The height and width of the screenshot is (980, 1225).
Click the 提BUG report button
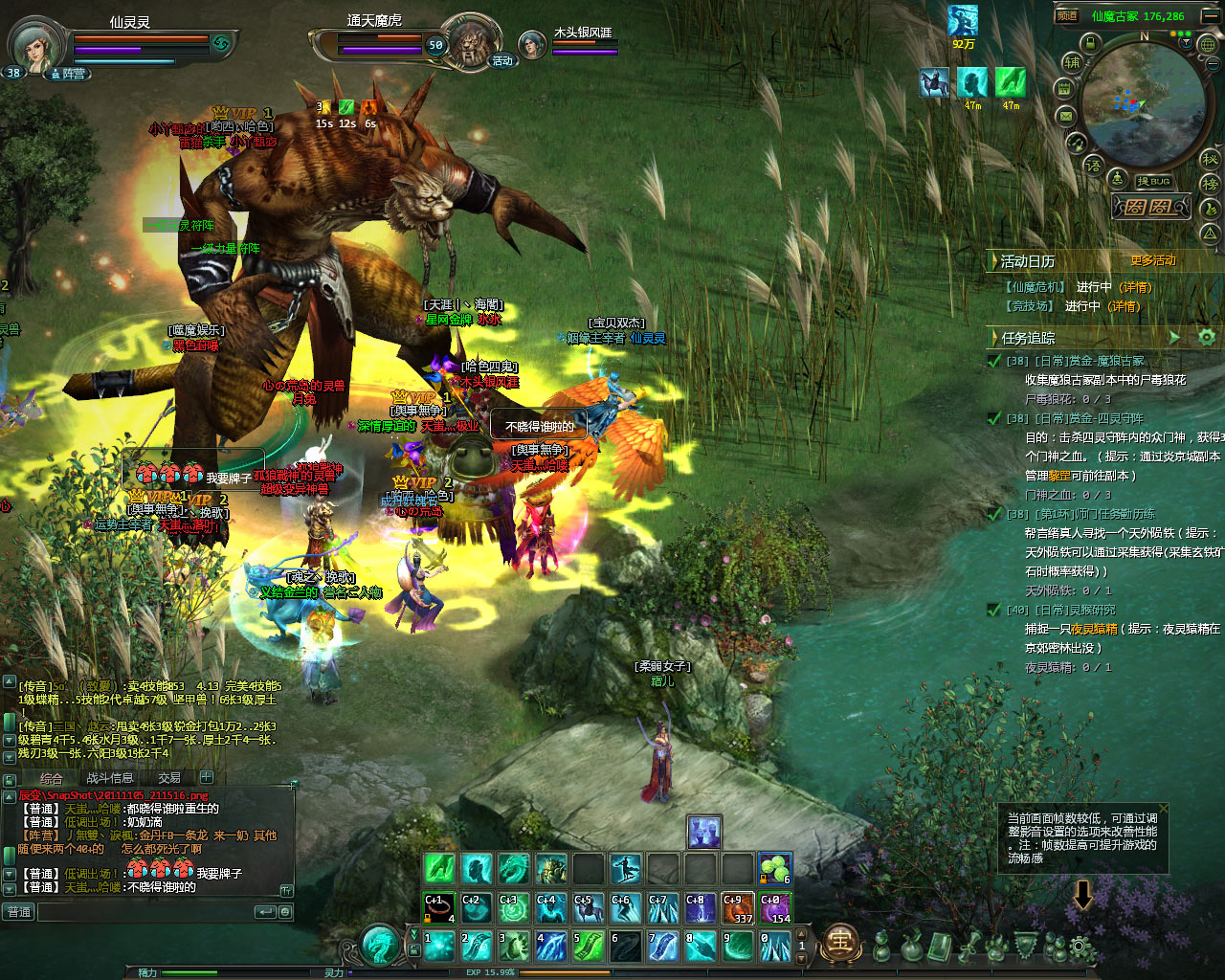1153,181
